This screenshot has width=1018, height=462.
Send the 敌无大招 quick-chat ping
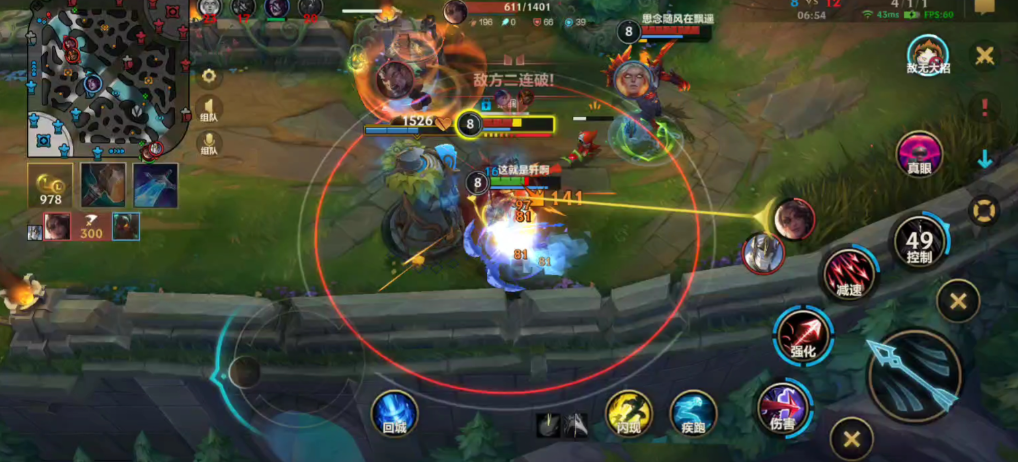click(926, 57)
